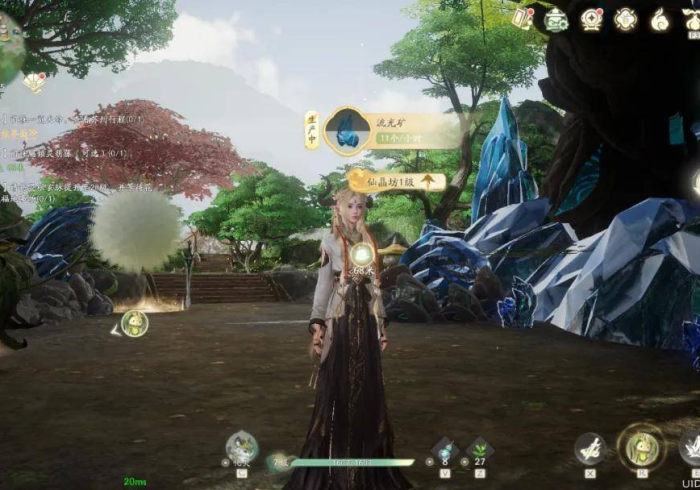Click the glowing orb distance marker
Screen dimensions: 700x490
[362, 256]
